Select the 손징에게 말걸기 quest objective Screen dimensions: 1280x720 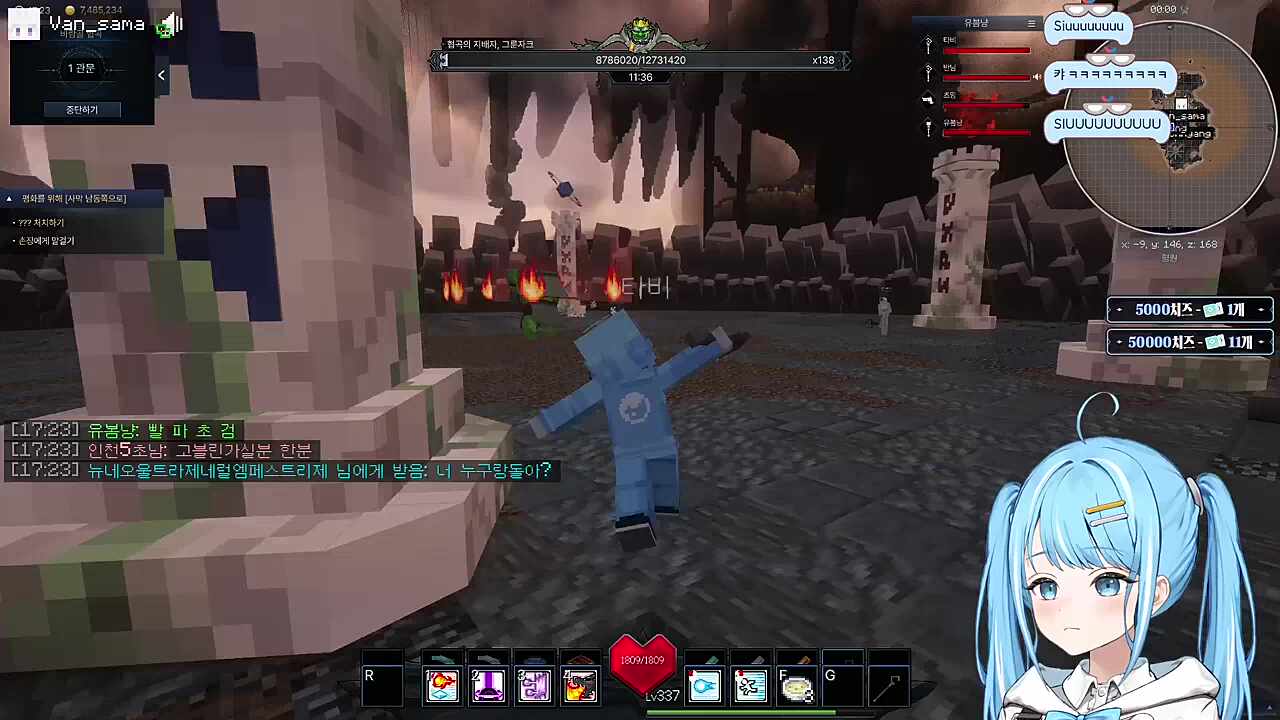pyautogui.click(x=46, y=241)
